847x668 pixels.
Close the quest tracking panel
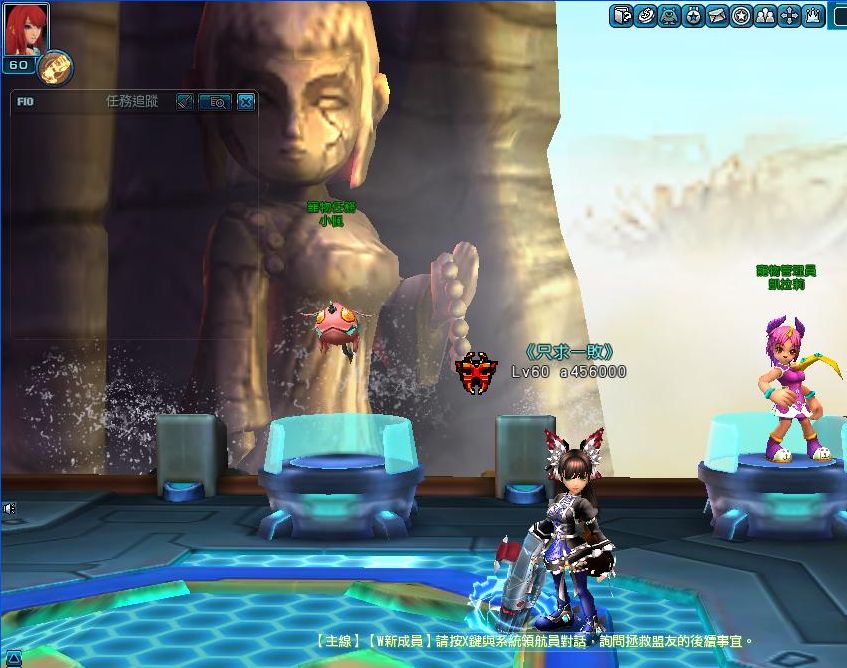246,101
